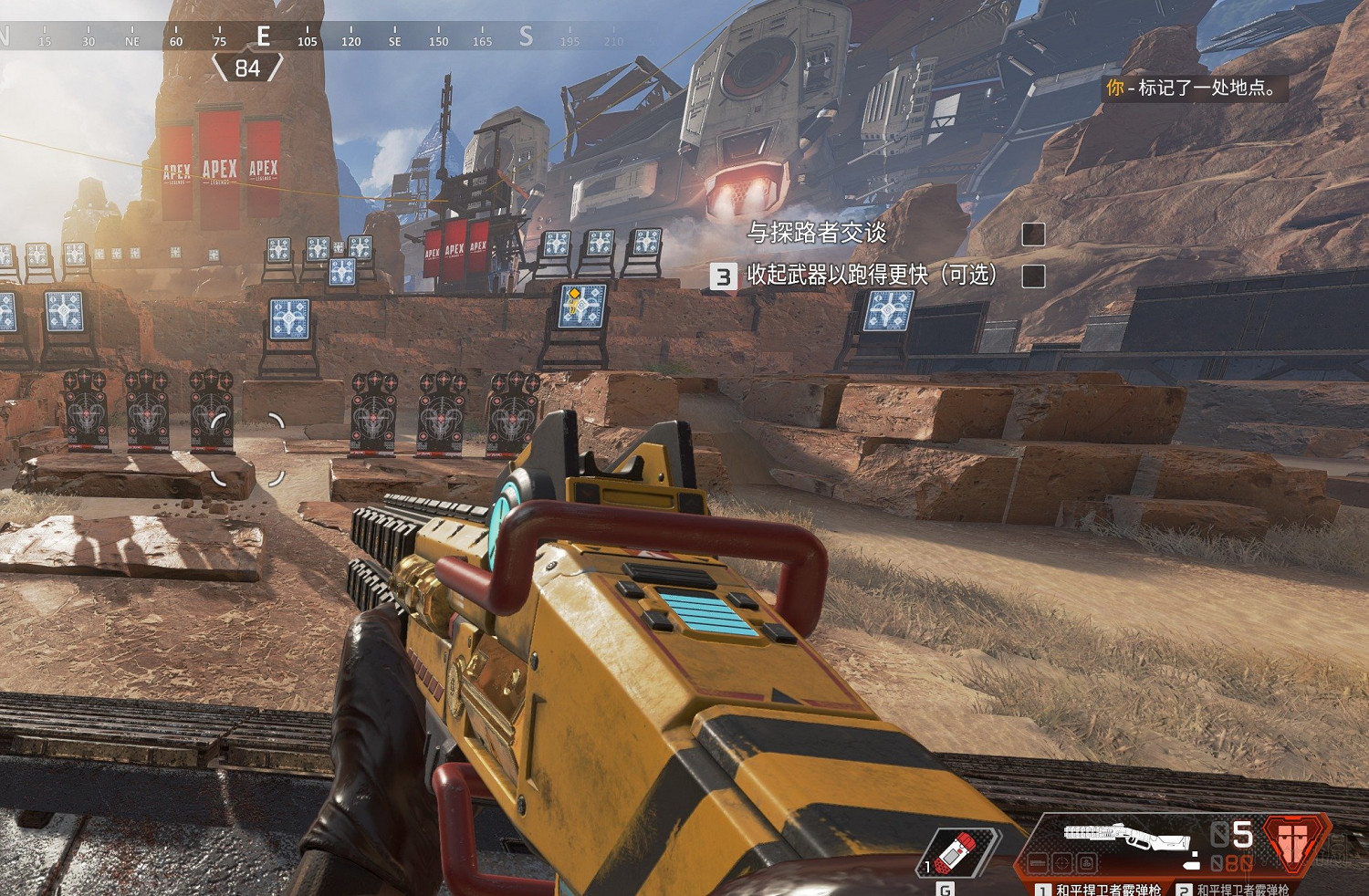
Task: Switch to the second Peacekeeper shotgun tab
Action: [x=1234, y=889]
